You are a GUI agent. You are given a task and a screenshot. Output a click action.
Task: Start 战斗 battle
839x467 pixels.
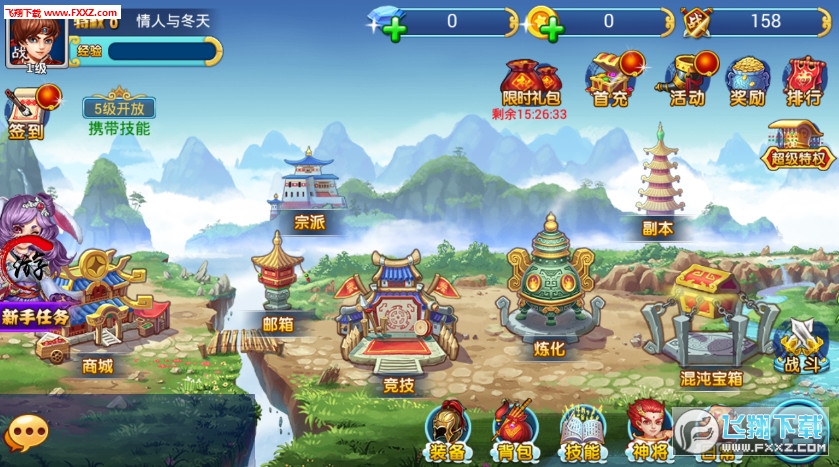click(x=801, y=345)
